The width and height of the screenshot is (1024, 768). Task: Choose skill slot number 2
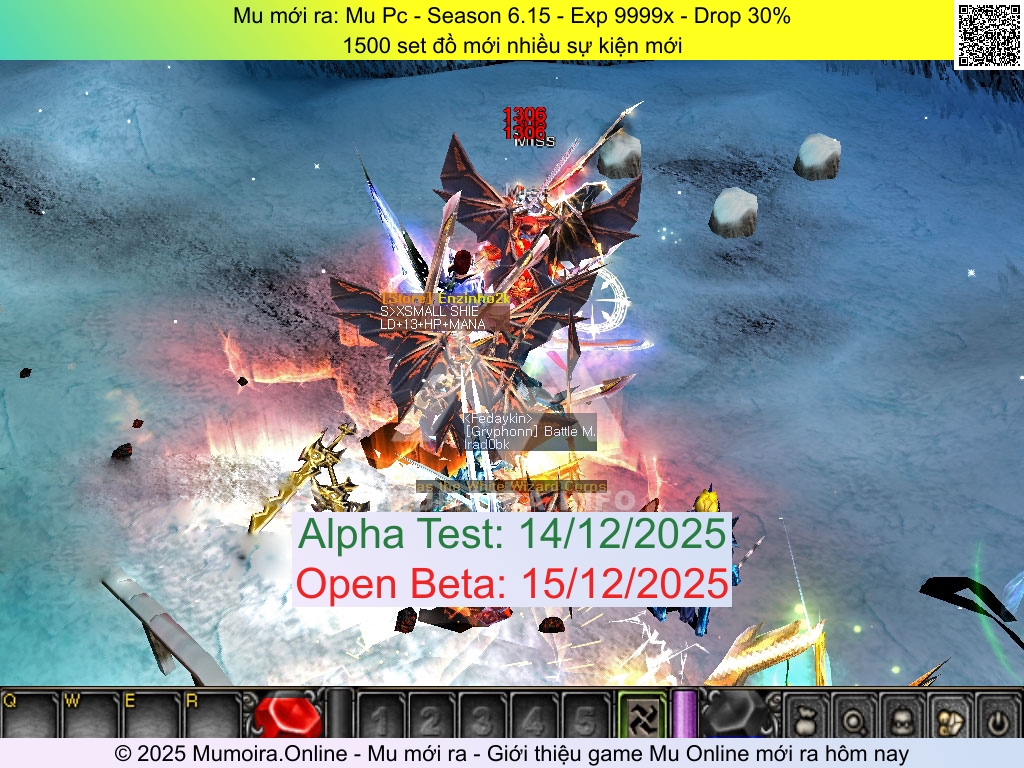(x=432, y=716)
